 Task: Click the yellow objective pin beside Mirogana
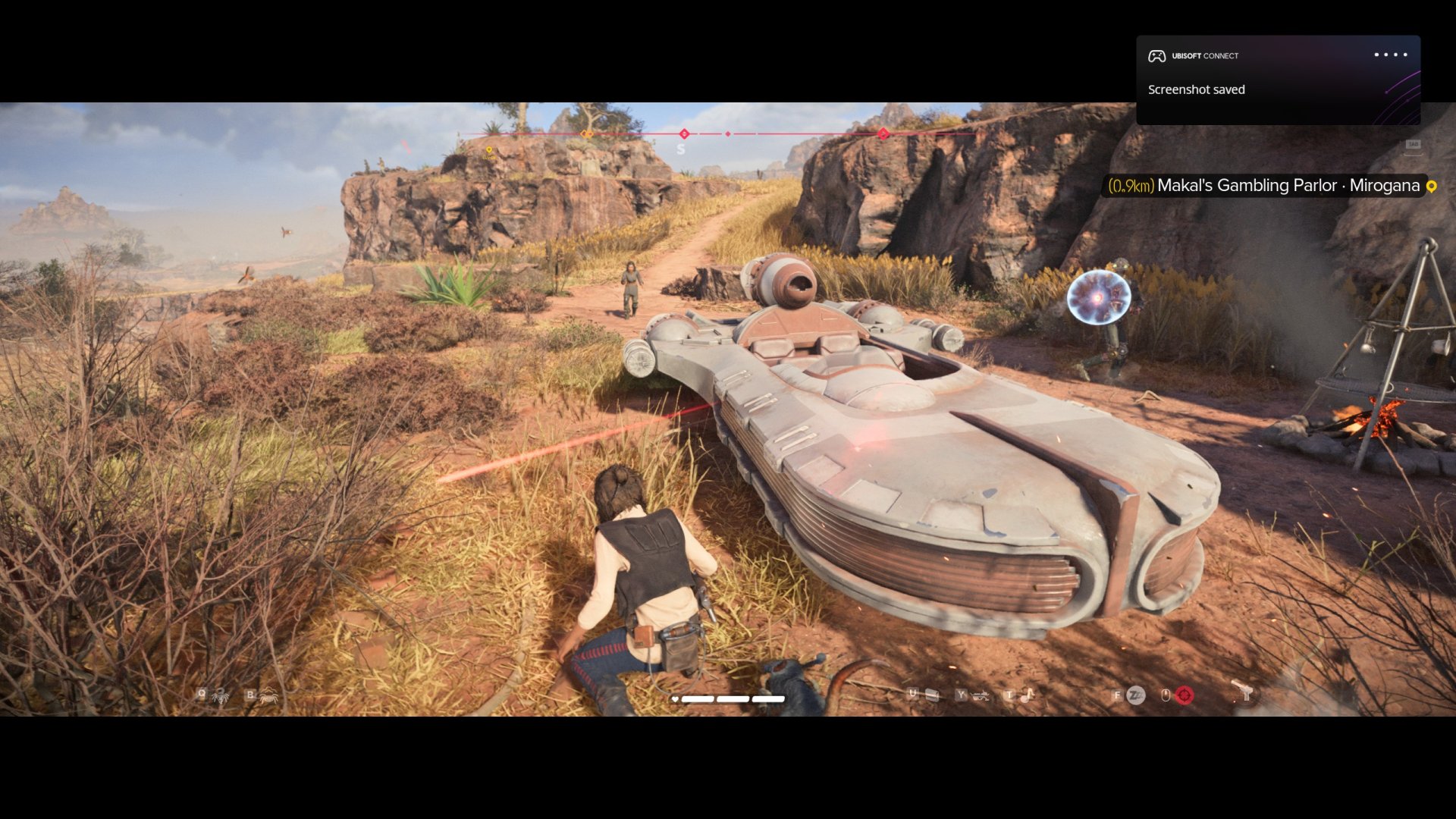pos(1432,187)
